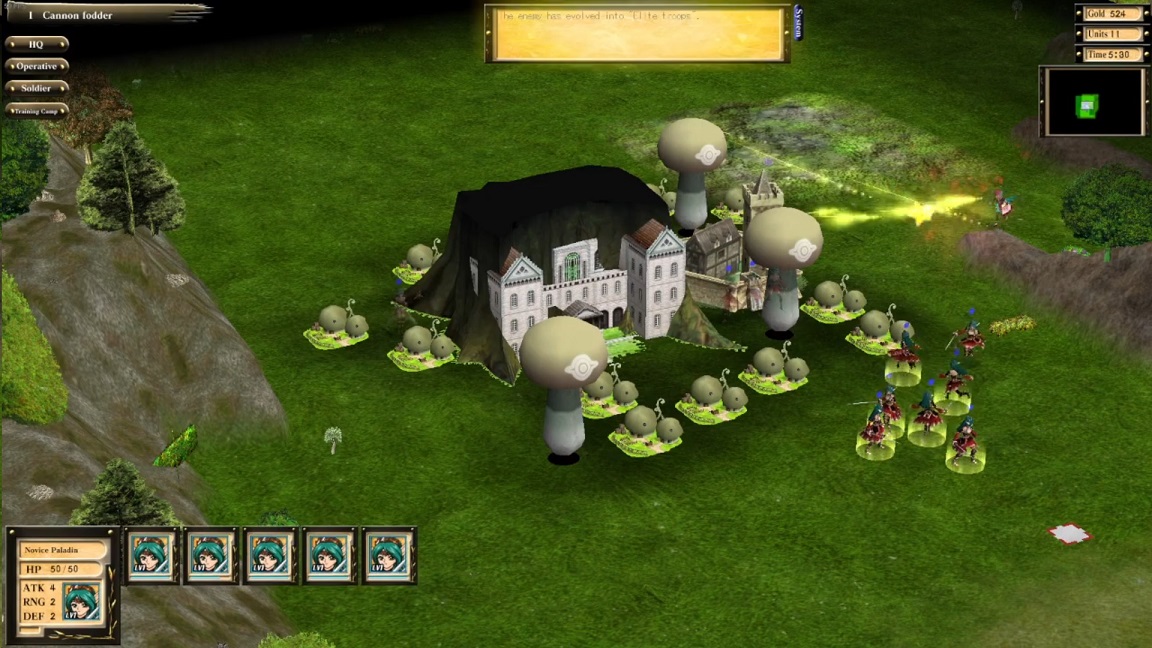Select the Novice Paladin portrait in stats panel
Viewport: 1152px width, 648px height.
coord(82,601)
